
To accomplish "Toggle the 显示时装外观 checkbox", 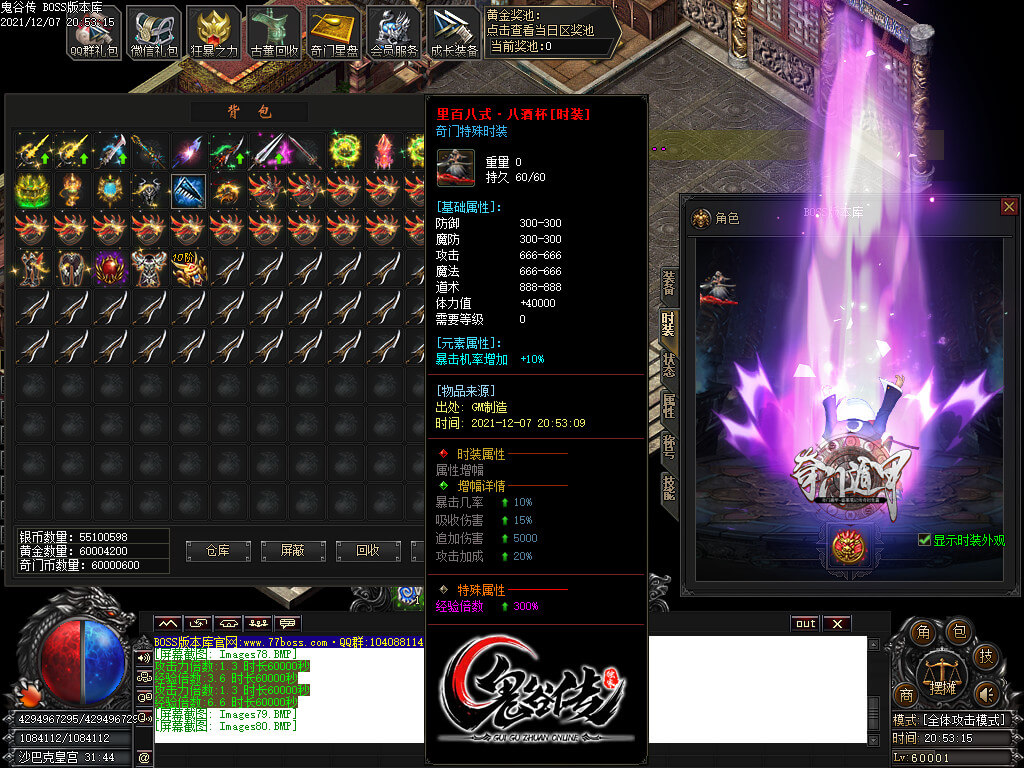I will (x=925, y=540).
